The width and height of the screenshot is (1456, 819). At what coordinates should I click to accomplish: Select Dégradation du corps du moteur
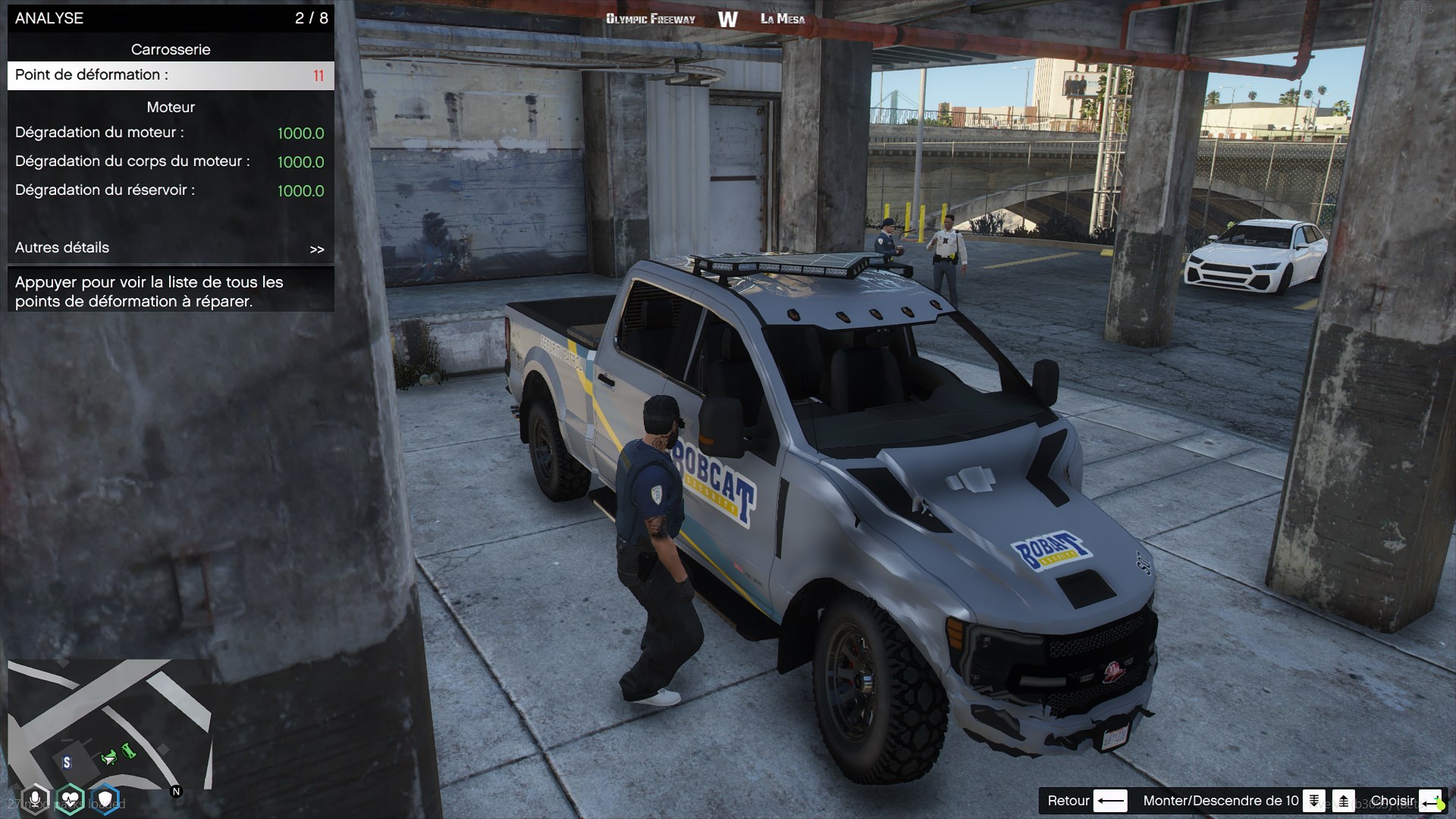(171, 162)
